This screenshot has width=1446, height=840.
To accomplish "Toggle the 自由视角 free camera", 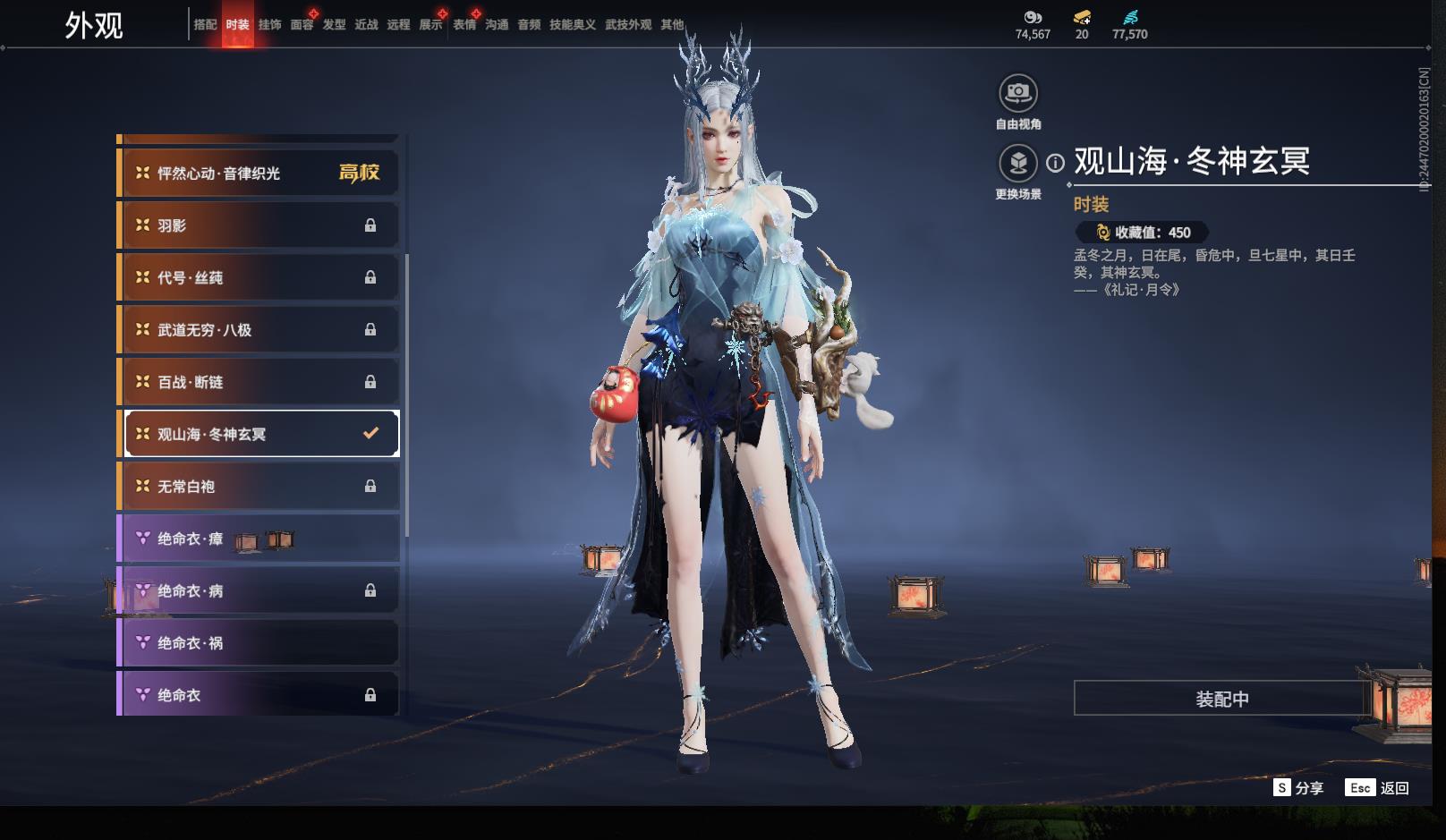I will (1018, 93).
